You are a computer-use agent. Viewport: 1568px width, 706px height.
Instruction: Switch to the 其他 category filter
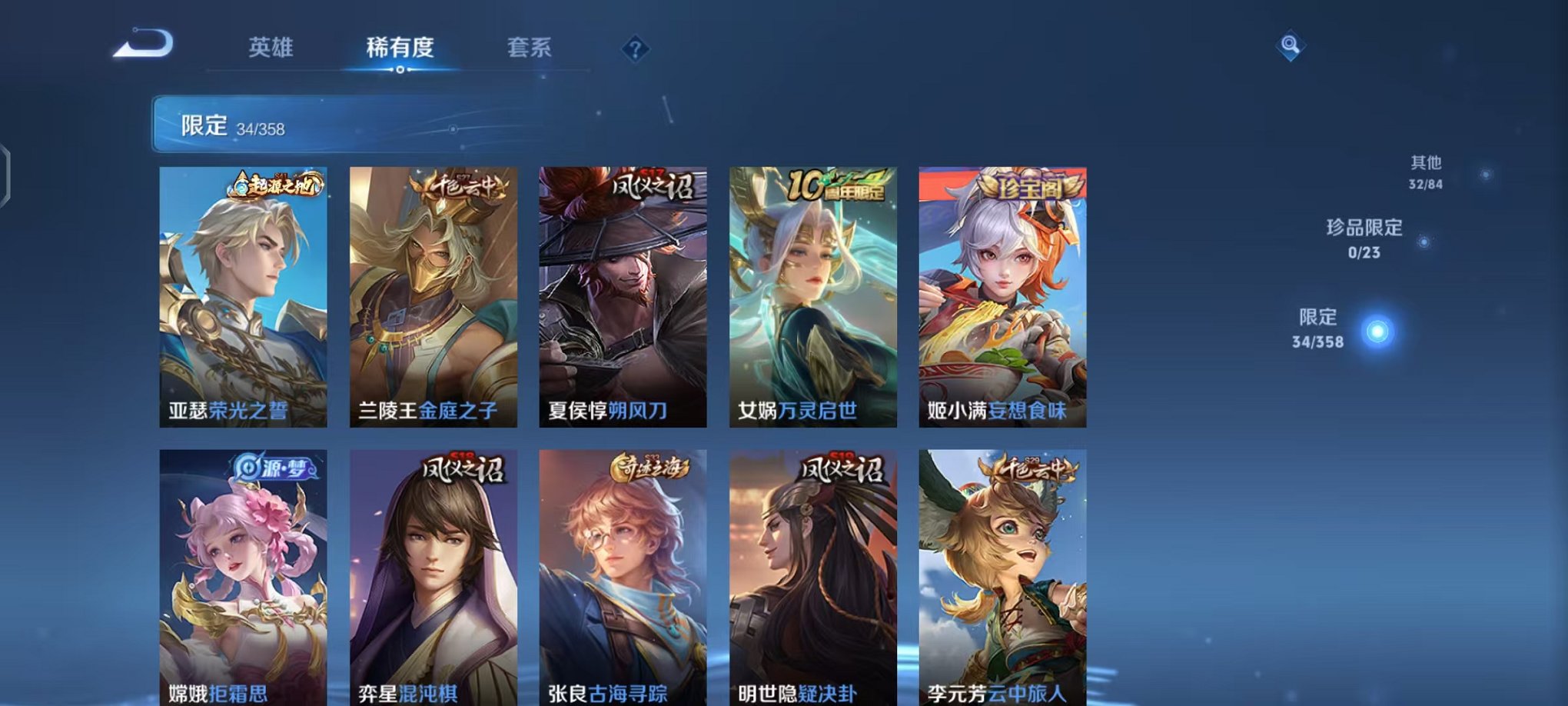click(x=1426, y=172)
